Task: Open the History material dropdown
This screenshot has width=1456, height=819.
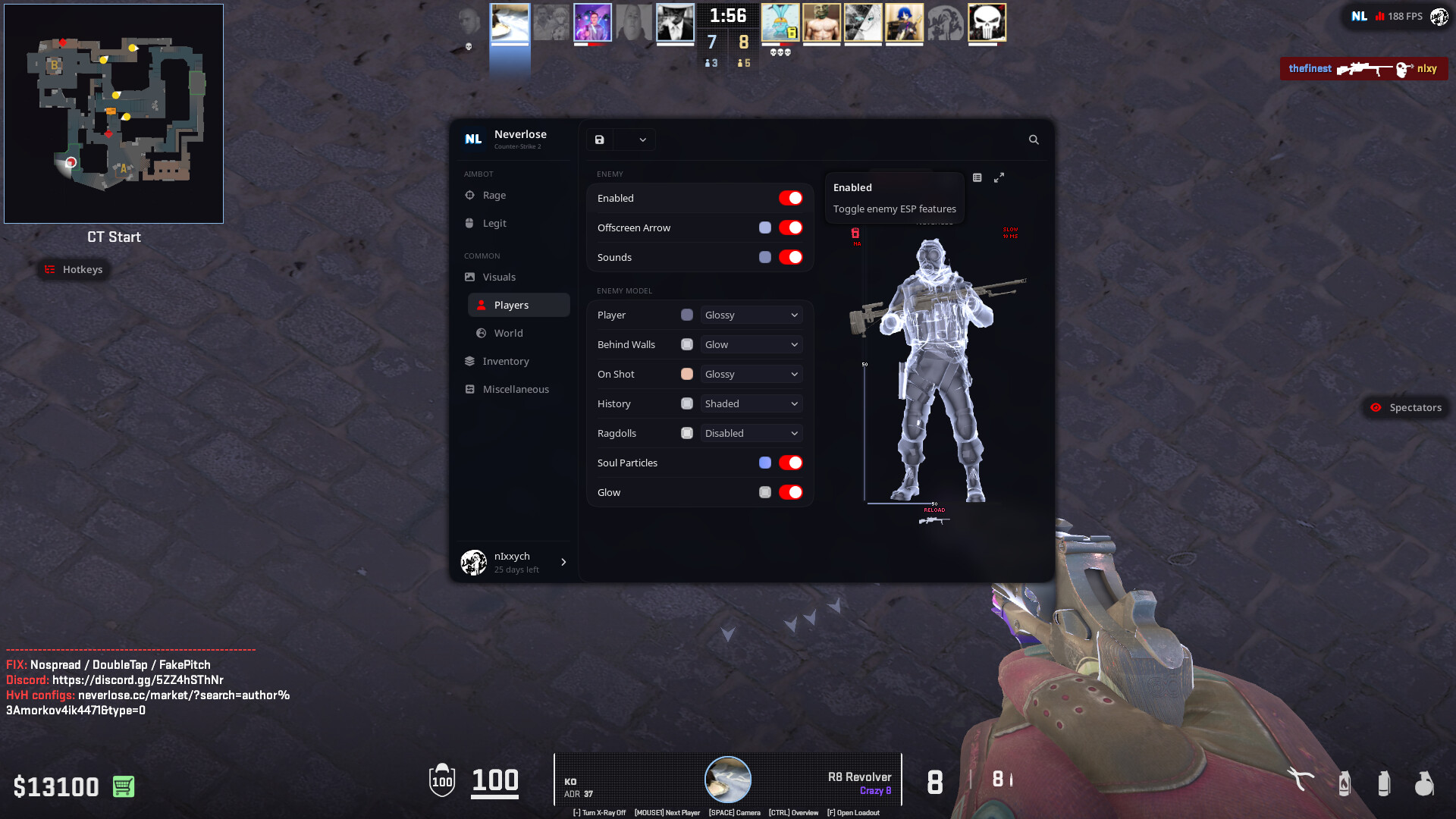Action: coord(751,403)
